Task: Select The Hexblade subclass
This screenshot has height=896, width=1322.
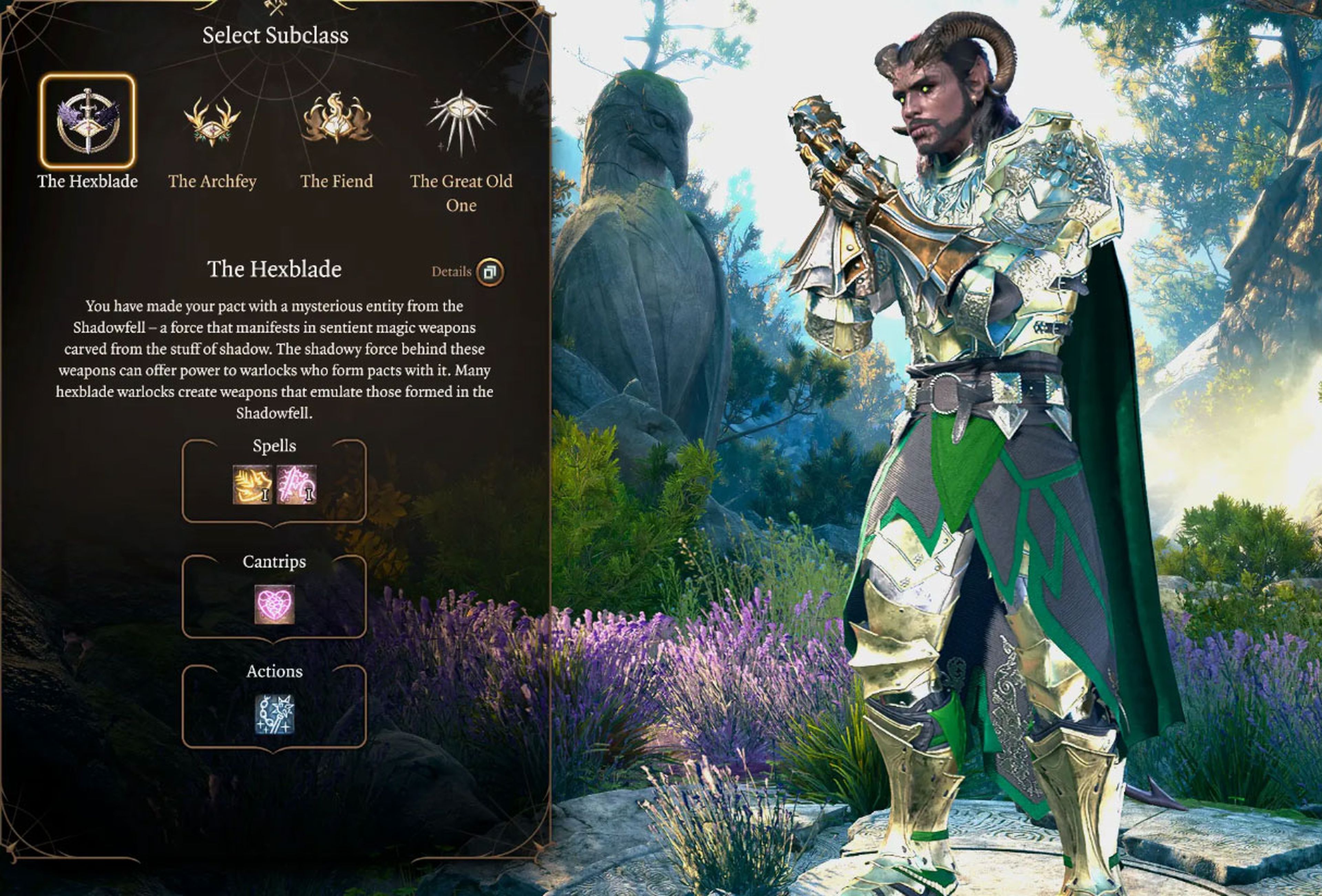Action: 87,121
